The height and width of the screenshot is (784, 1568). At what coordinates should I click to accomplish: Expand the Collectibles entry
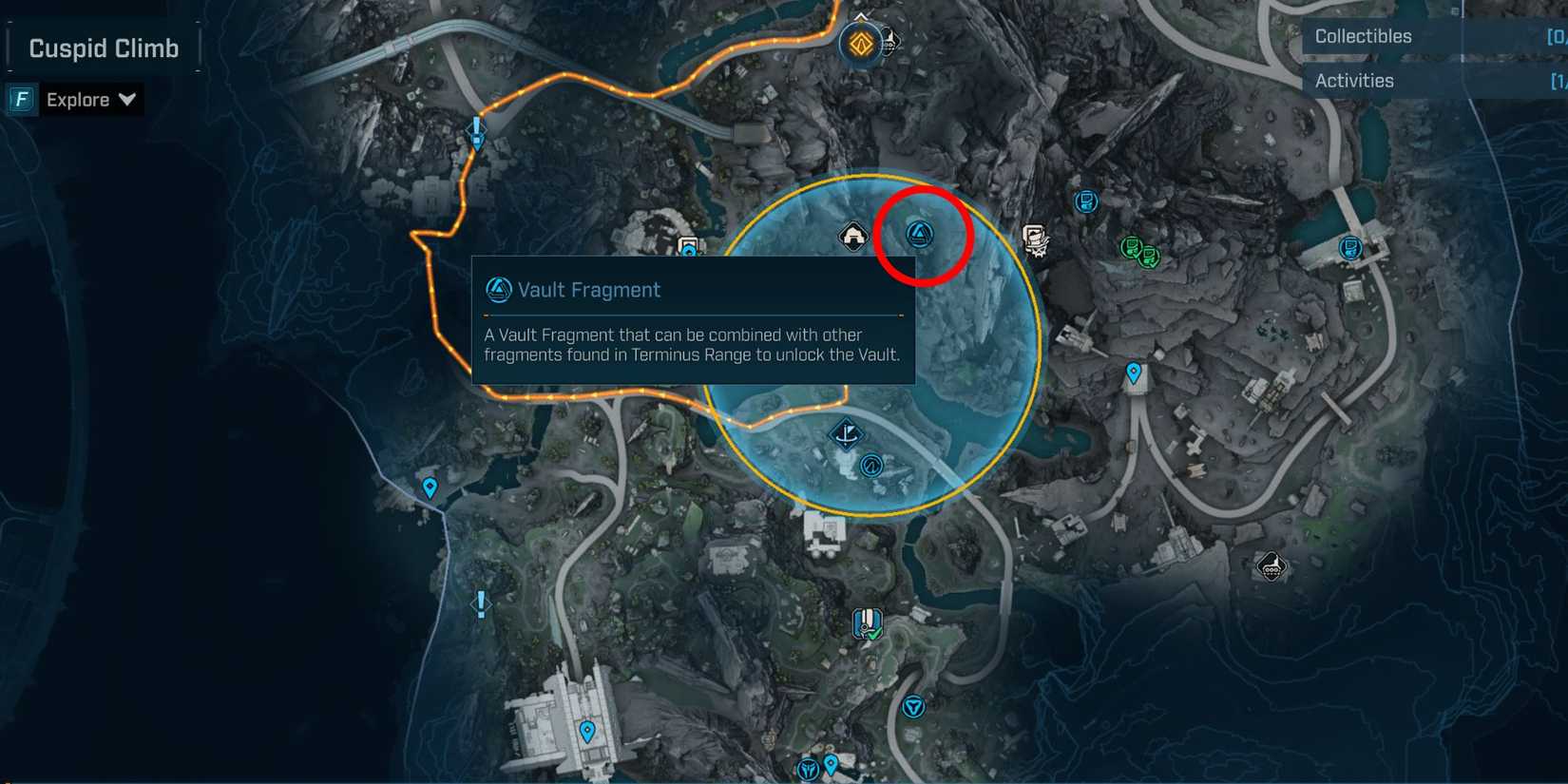click(x=1363, y=36)
